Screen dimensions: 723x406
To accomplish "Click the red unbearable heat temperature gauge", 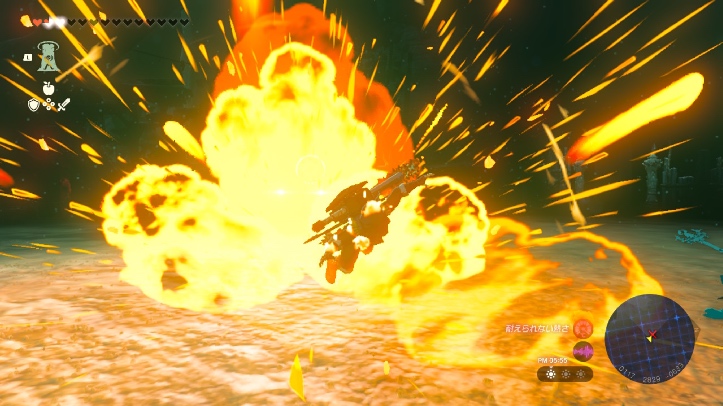I will point(581,327).
